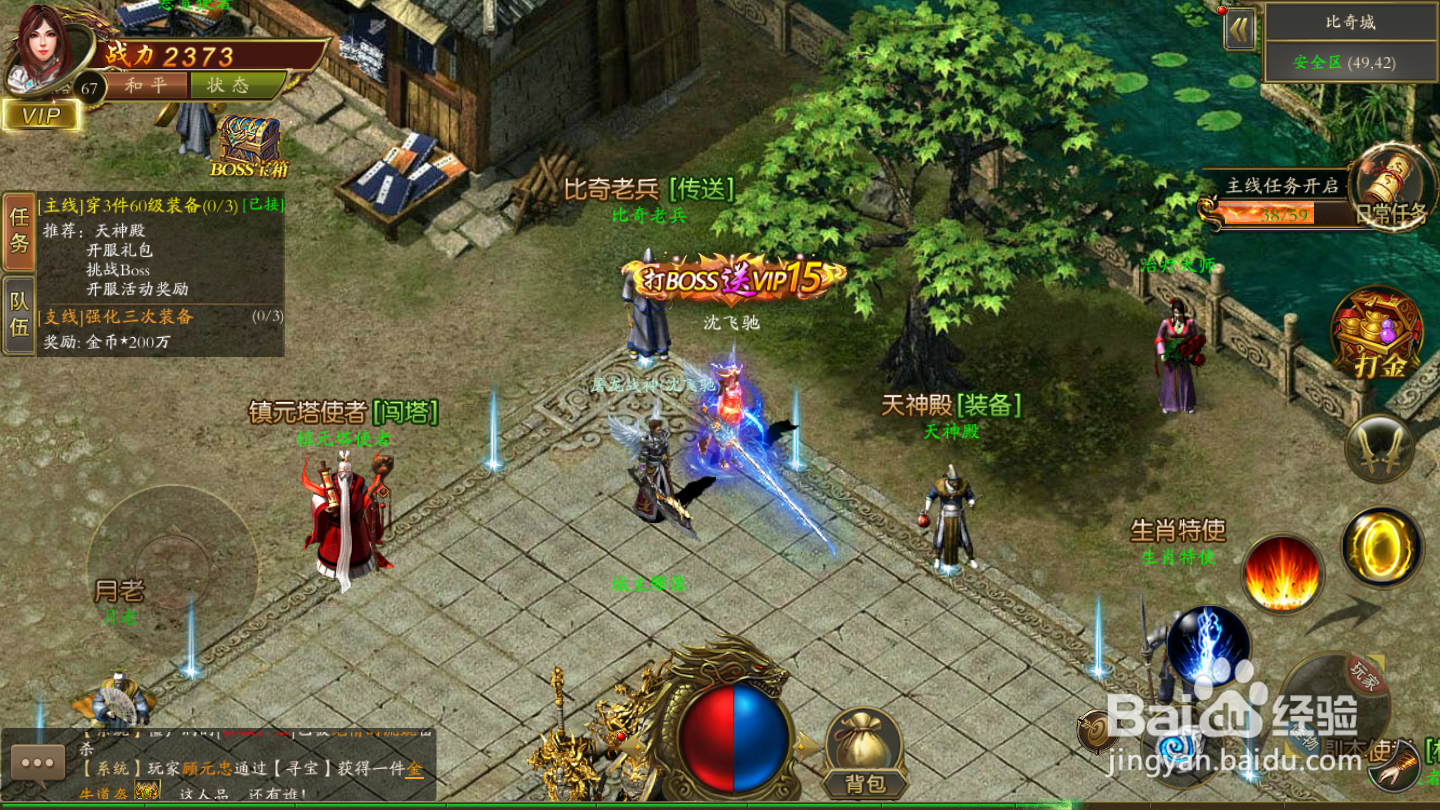
Task: Click the red and blue HP/MP orb
Action: [x=737, y=740]
